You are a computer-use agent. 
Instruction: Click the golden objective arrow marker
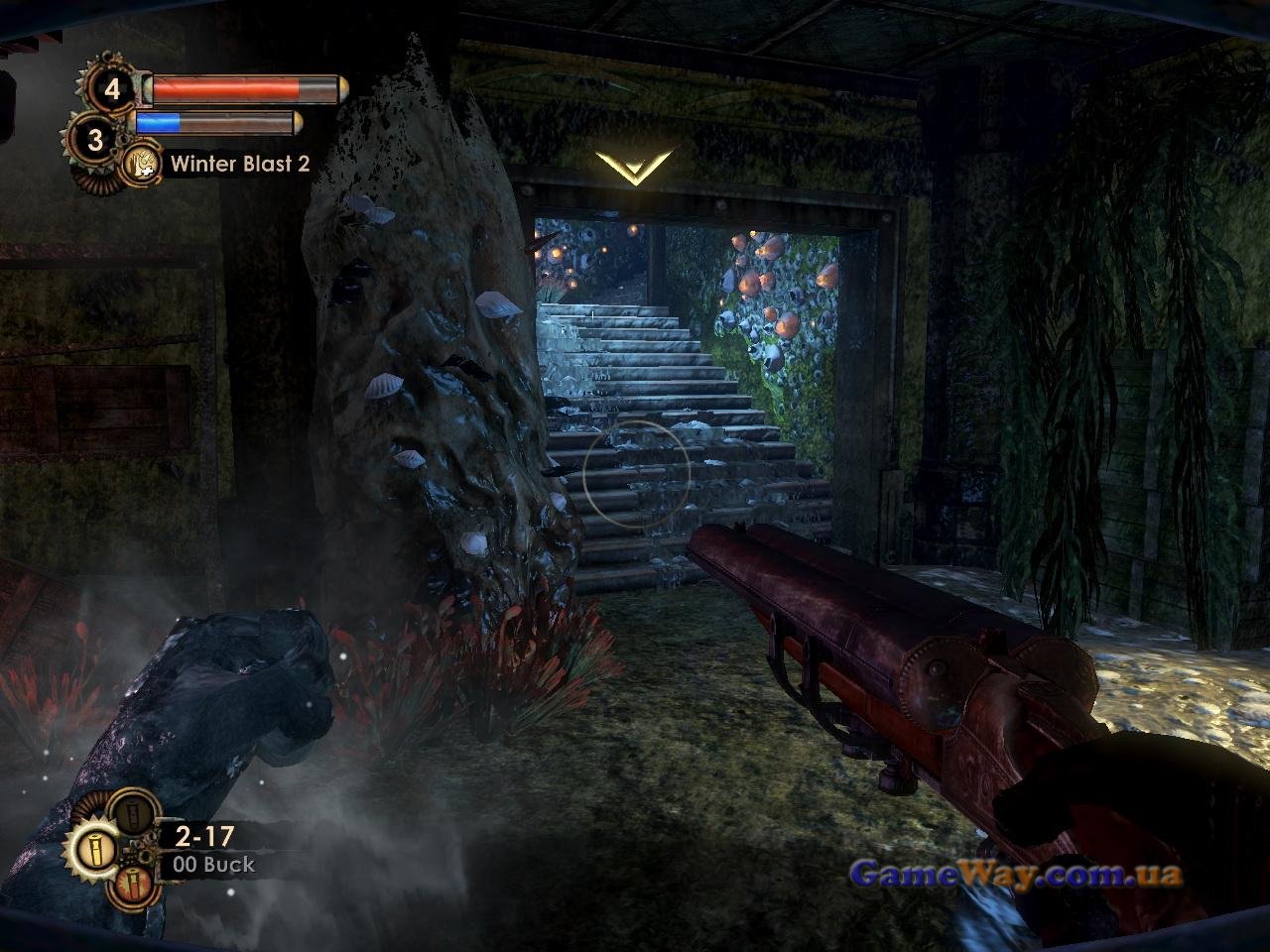634,167
